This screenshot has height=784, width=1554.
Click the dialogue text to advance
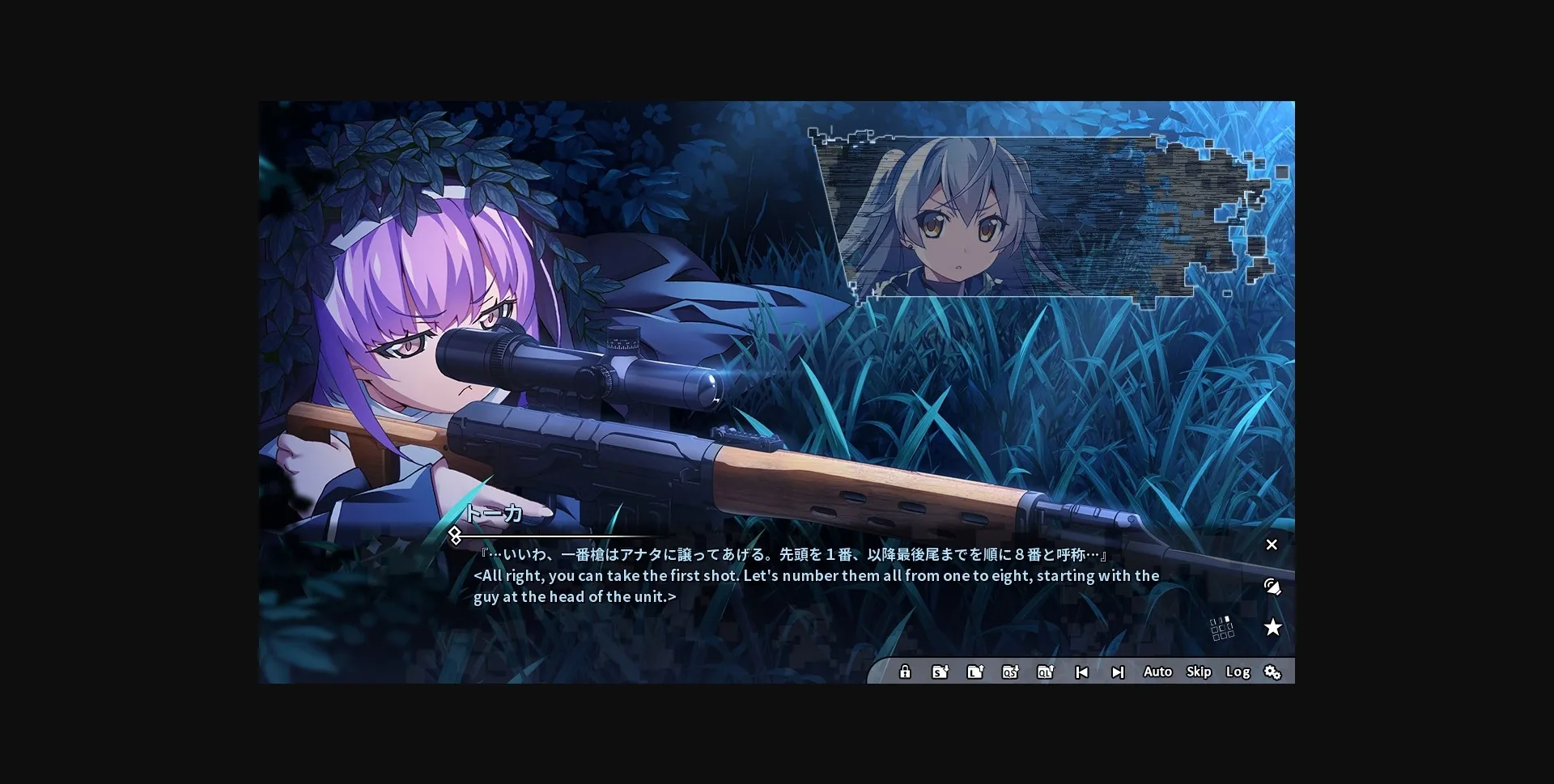click(809, 575)
